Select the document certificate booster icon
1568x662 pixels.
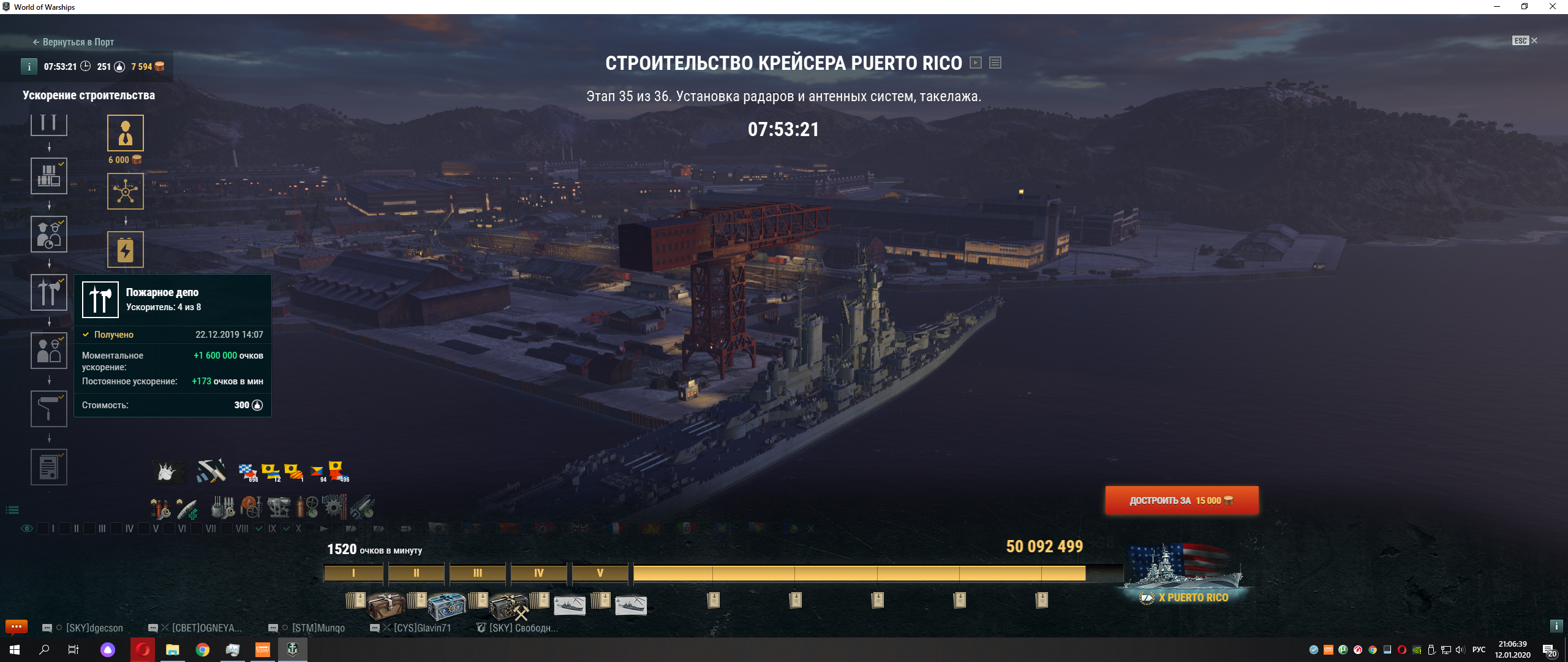[49, 467]
